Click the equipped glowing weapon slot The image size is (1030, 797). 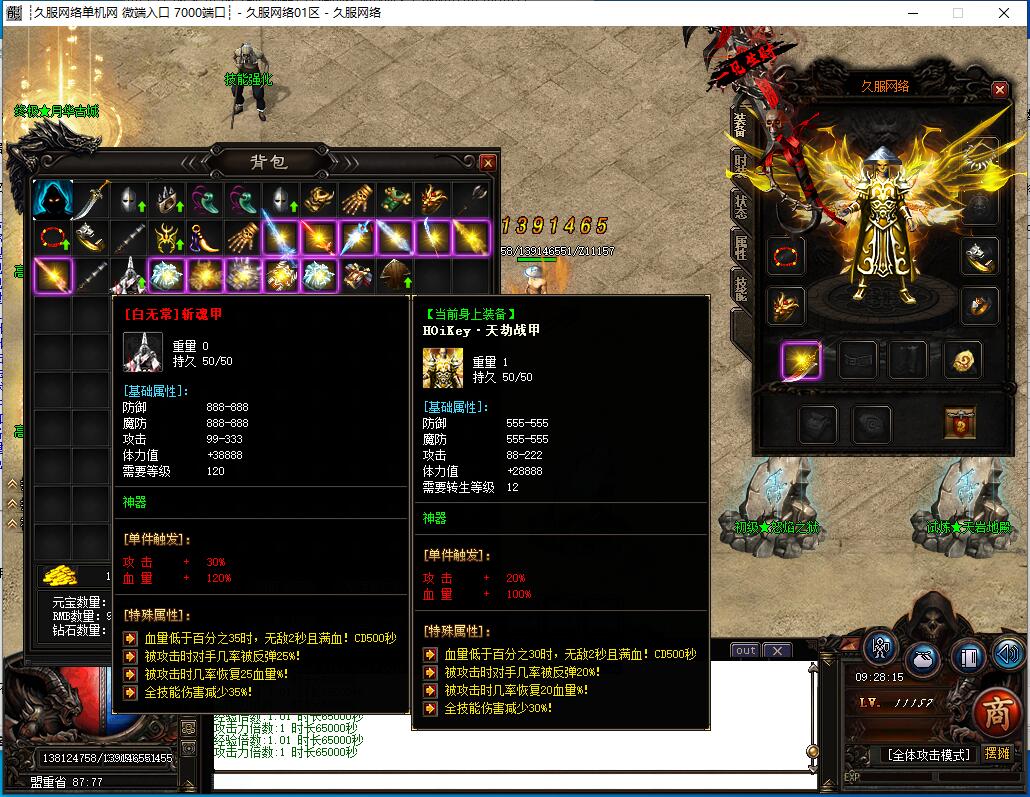tap(801, 361)
